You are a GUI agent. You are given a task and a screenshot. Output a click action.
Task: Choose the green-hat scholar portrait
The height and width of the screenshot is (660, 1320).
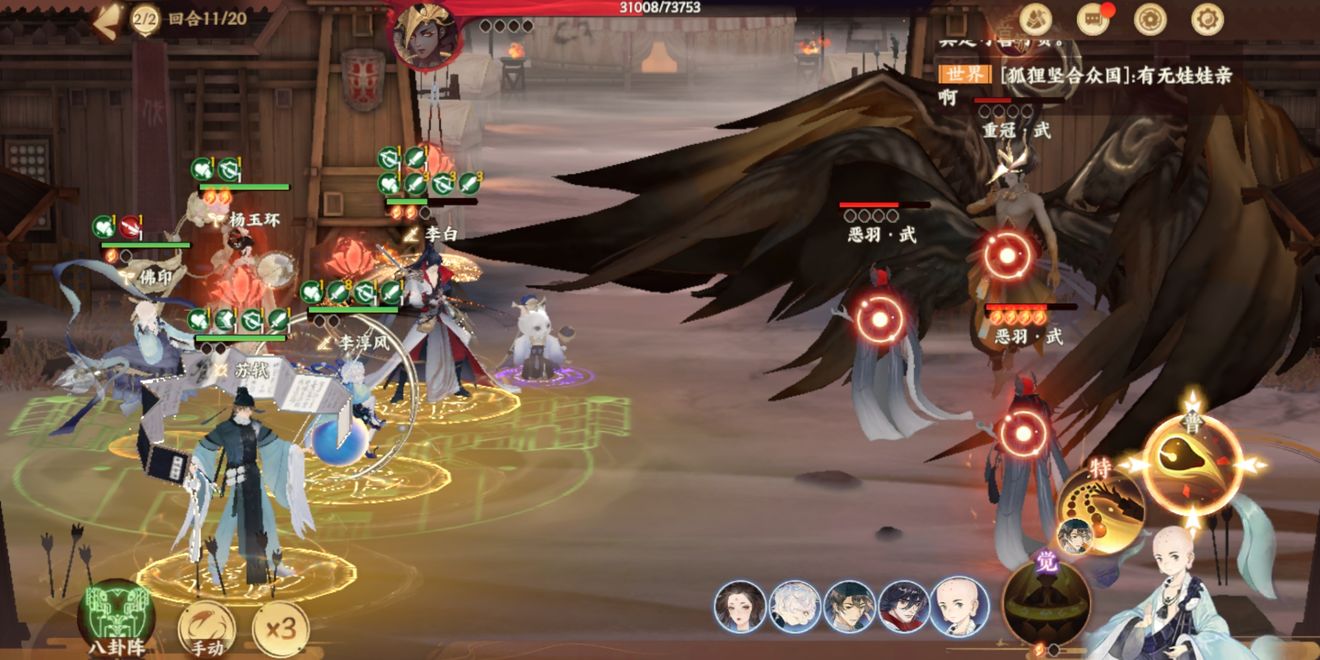pyautogui.click(x=850, y=607)
